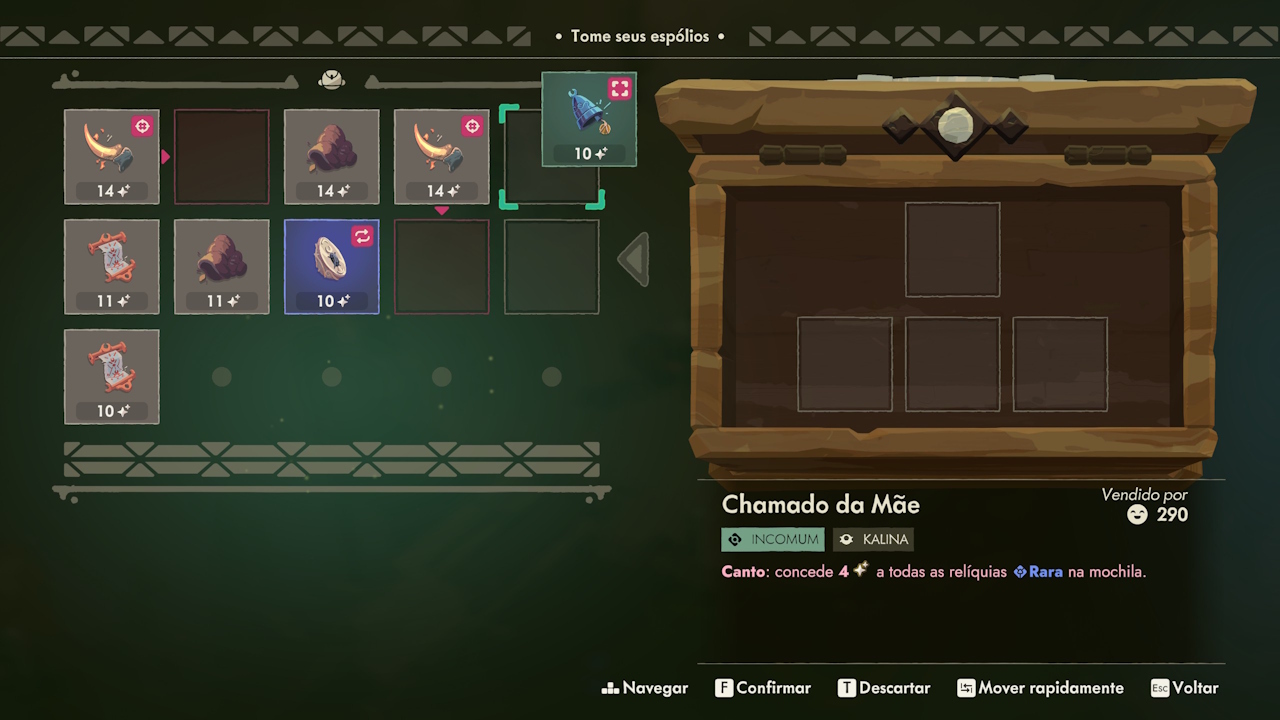Click the left-pointing arrow beside the inventory grid
The image size is (1280, 720).
pyautogui.click(x=633, y=258)
